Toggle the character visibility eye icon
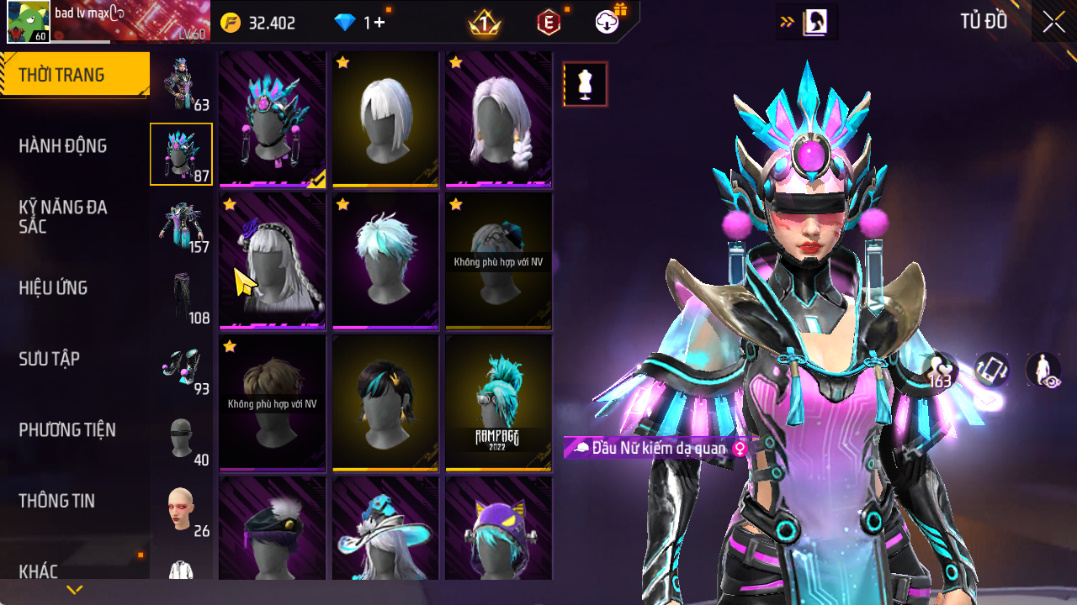 (1043, 369)
